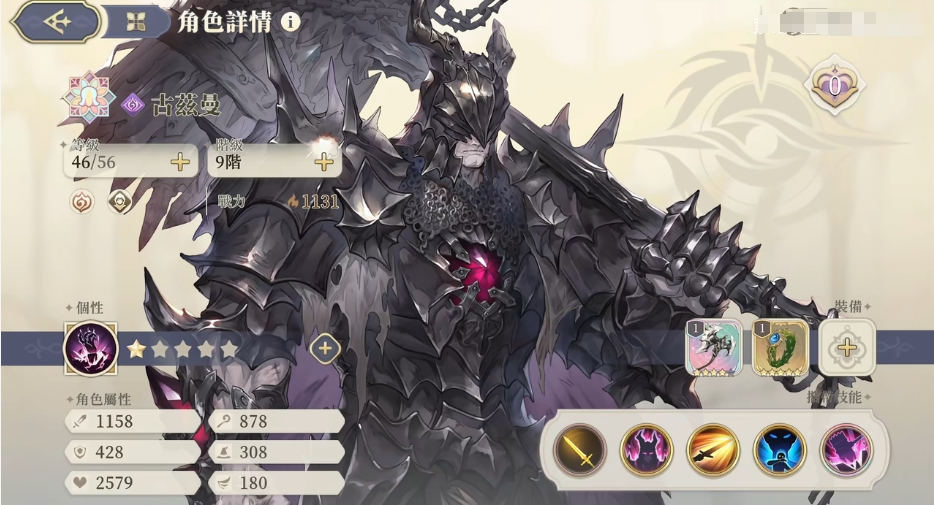Select the purple fist personality icon
934x505 pixels.
click(89, 348)
